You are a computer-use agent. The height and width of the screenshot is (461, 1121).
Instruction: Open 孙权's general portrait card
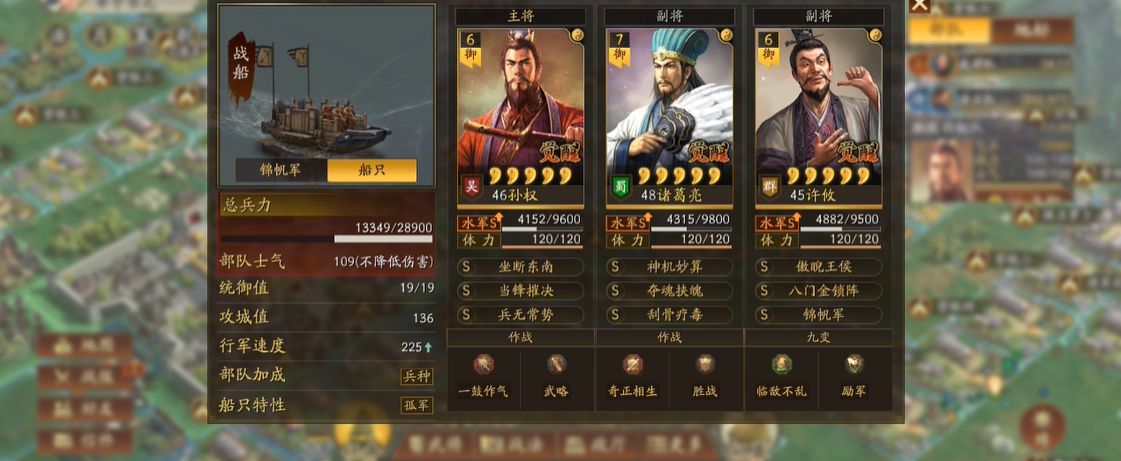520,110
